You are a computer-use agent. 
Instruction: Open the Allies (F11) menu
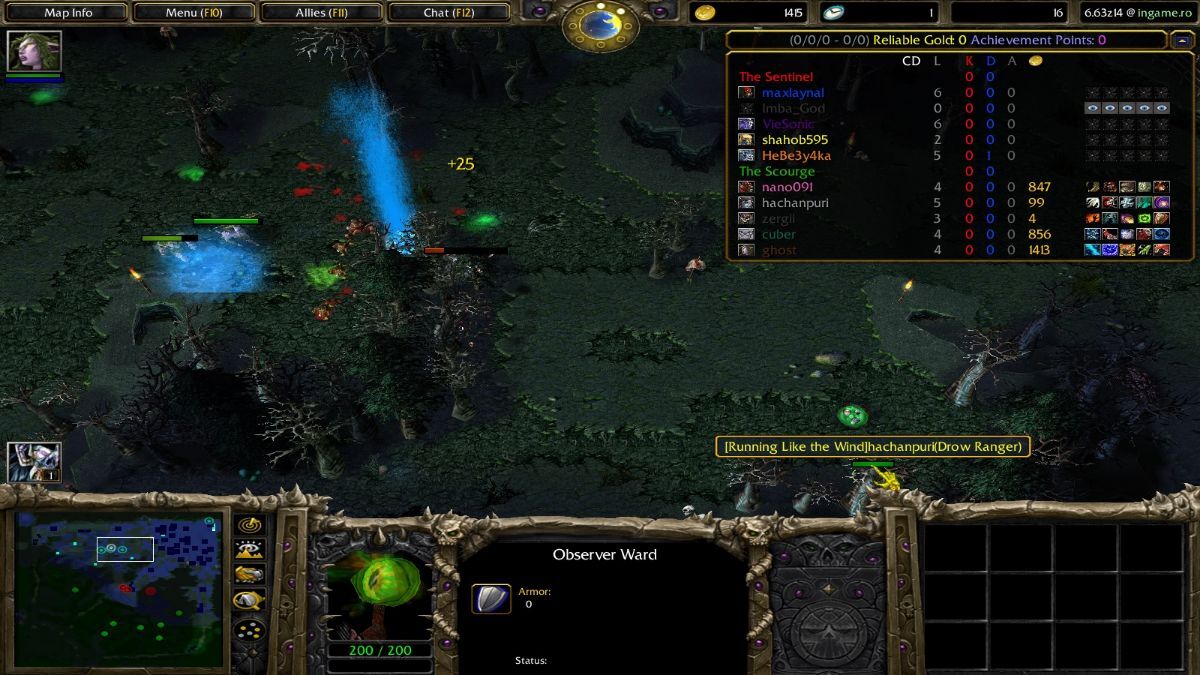[324, 13]
